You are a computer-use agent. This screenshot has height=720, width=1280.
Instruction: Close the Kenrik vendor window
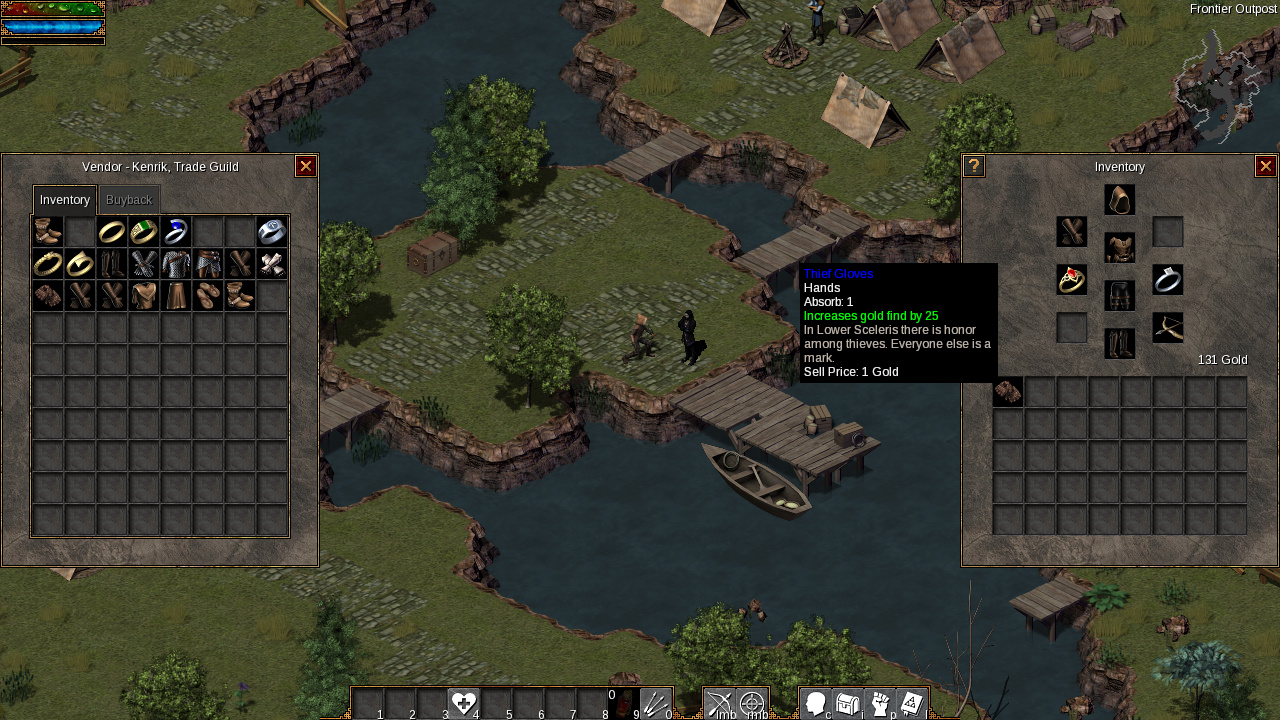(x=306, y=167)
